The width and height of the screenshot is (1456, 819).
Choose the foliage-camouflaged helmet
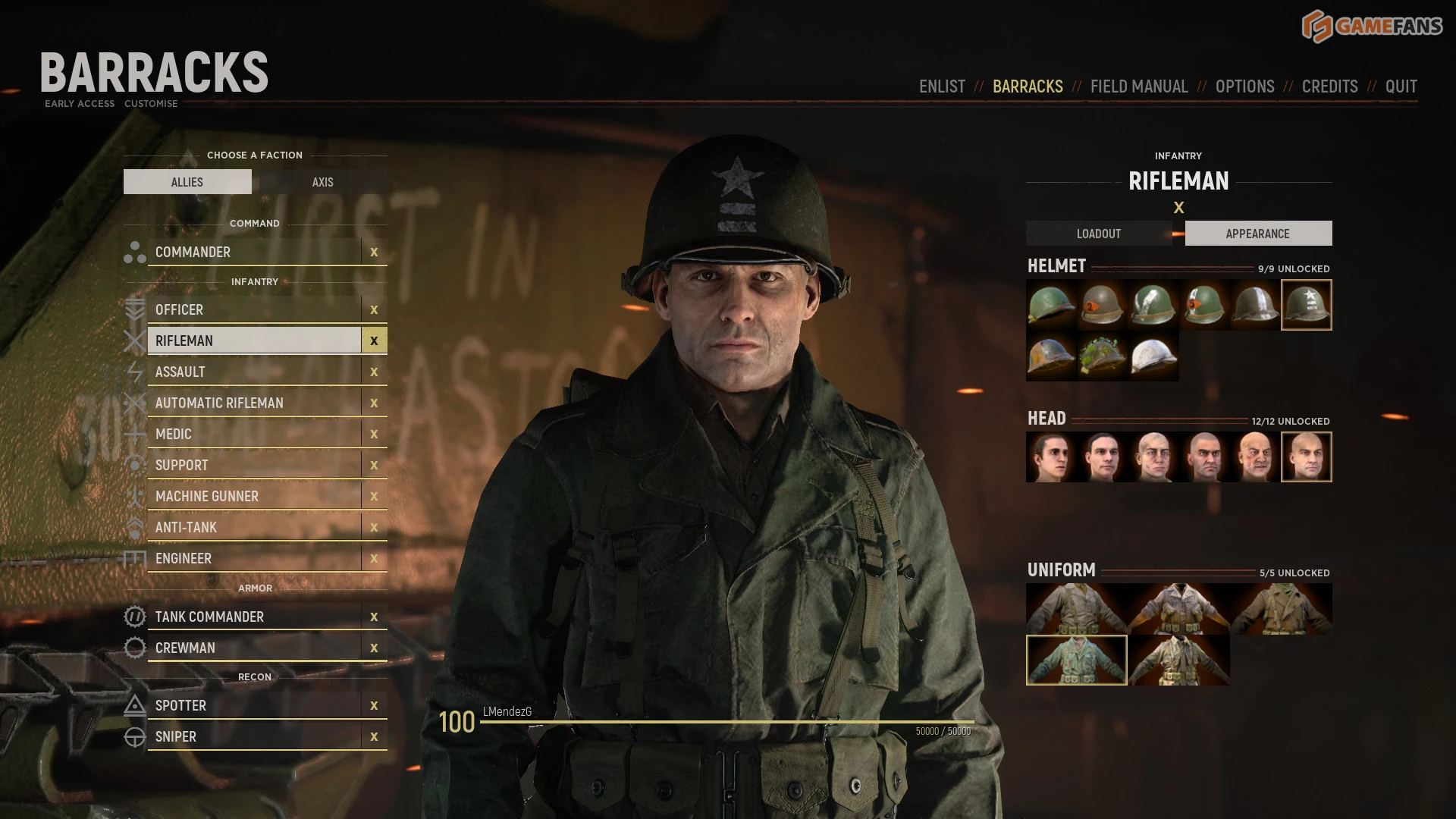1103,356
